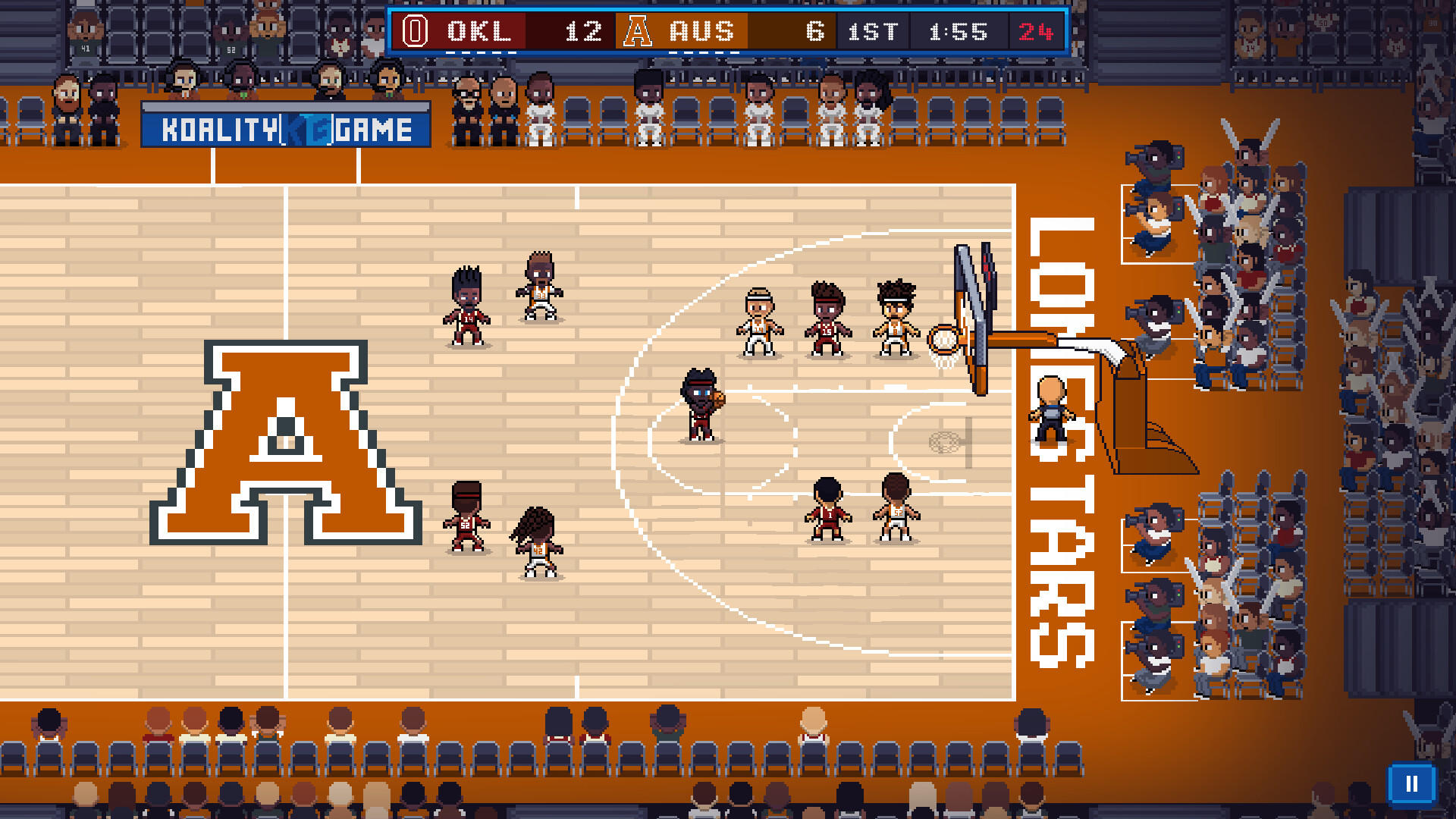Click the AUS team logo on the scoreboard
1456x819 pixels.
click(637, 31)
